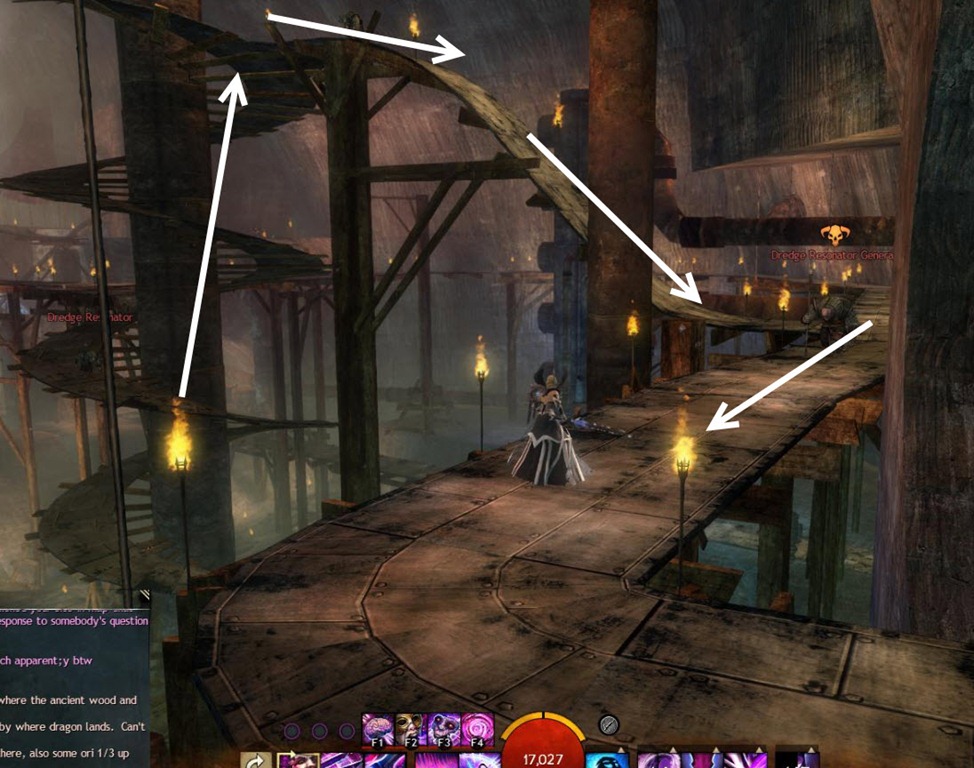This screenshot has height=768, width=974.
Task: Click the weapon swap arrow button
Action: click(256, 761)
